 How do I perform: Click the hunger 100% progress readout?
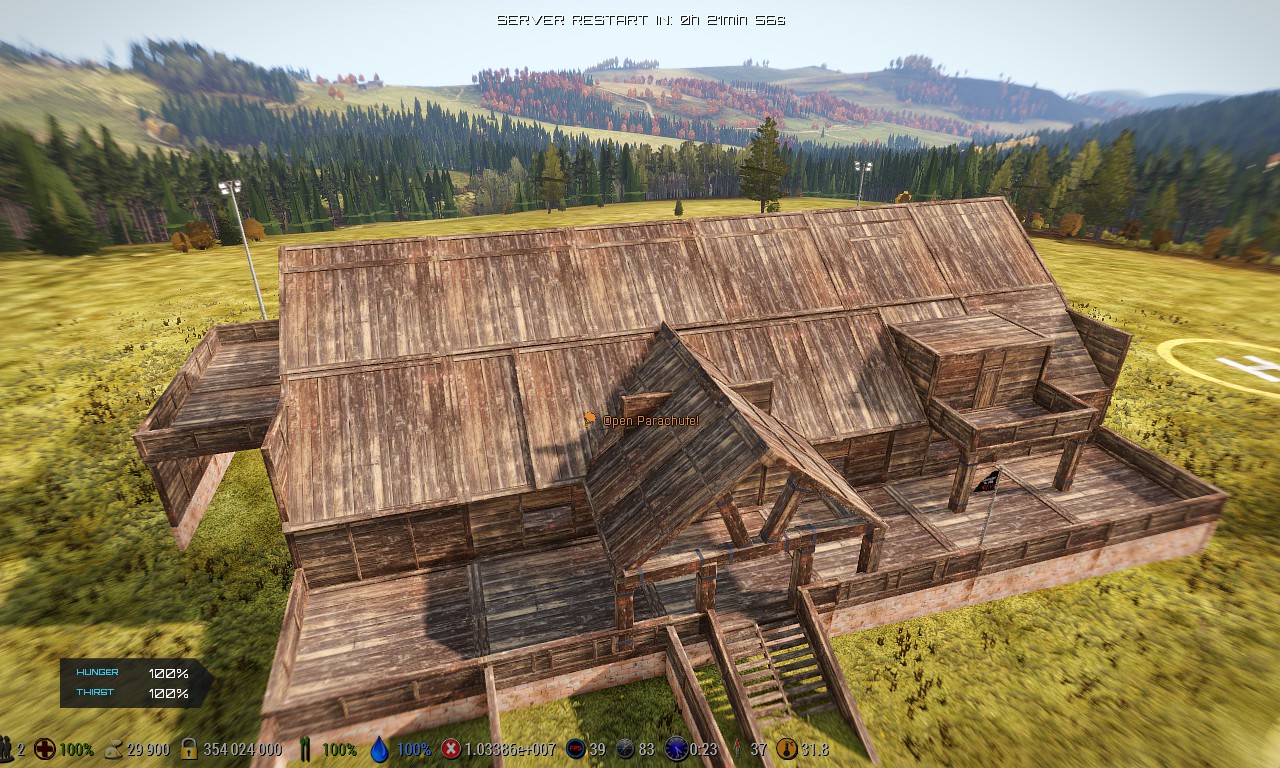(x=171, y=672)
